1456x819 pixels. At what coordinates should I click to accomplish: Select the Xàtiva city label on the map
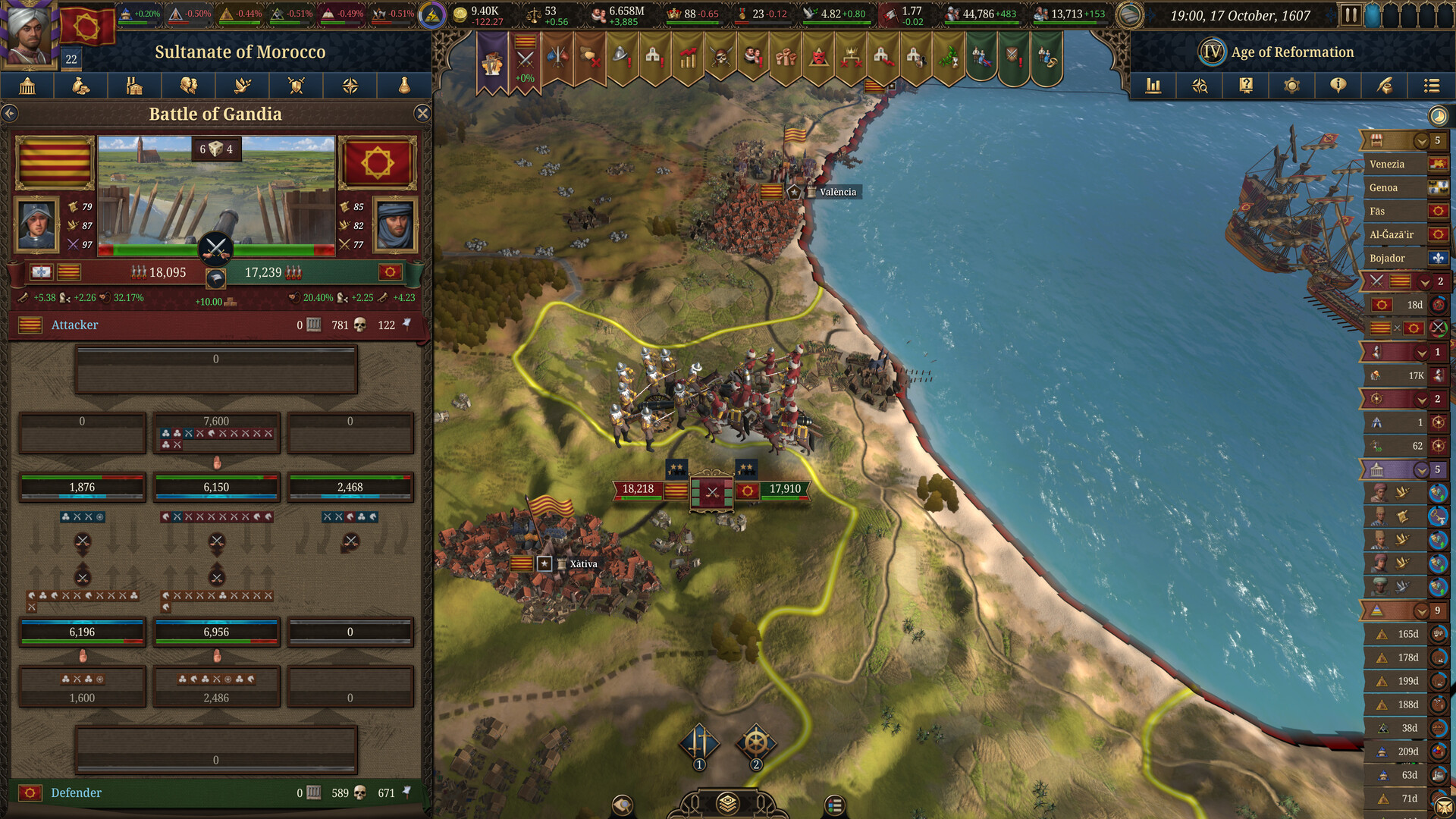point(582,564)
